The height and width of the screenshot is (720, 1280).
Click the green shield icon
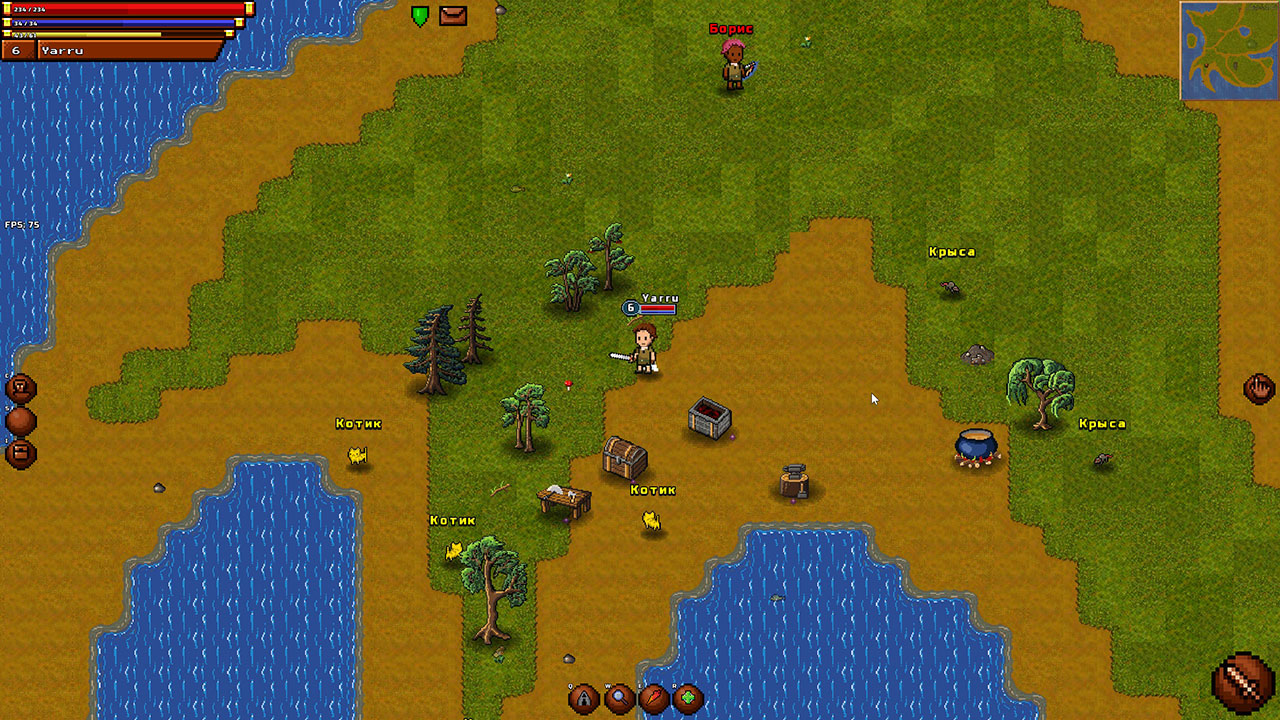(420, 16)
